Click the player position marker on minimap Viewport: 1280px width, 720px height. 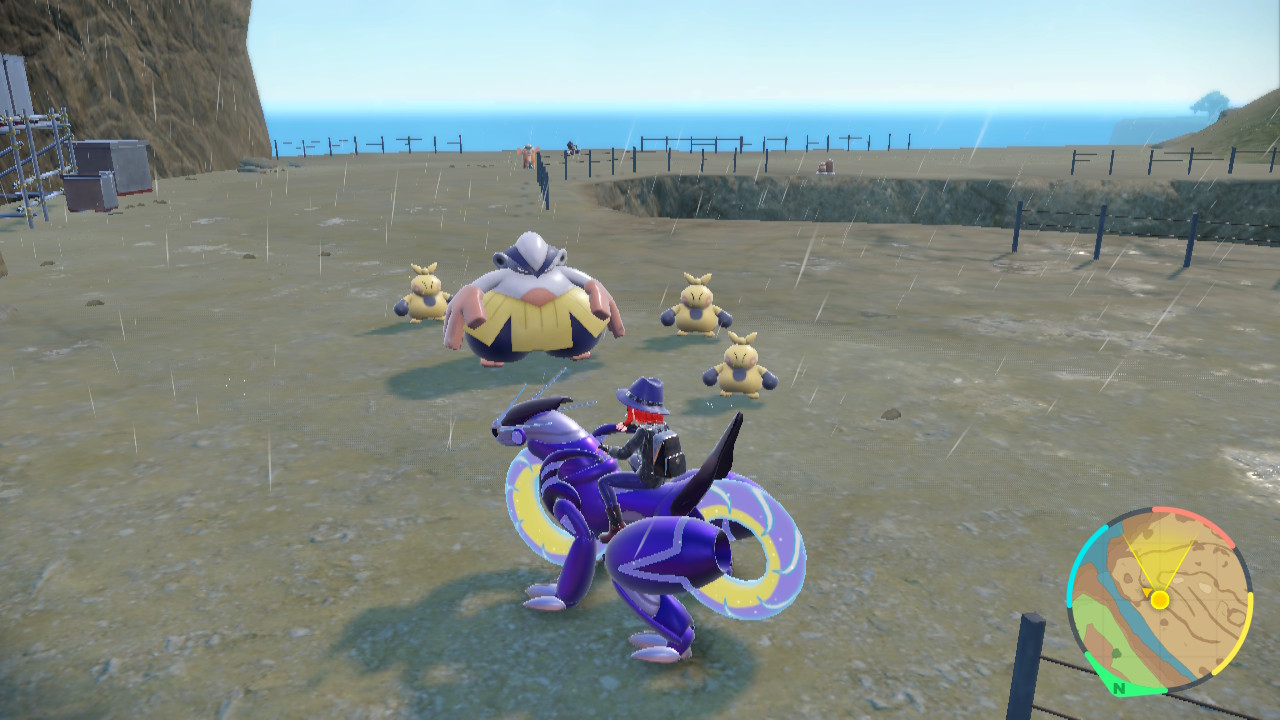point(1160,599)
